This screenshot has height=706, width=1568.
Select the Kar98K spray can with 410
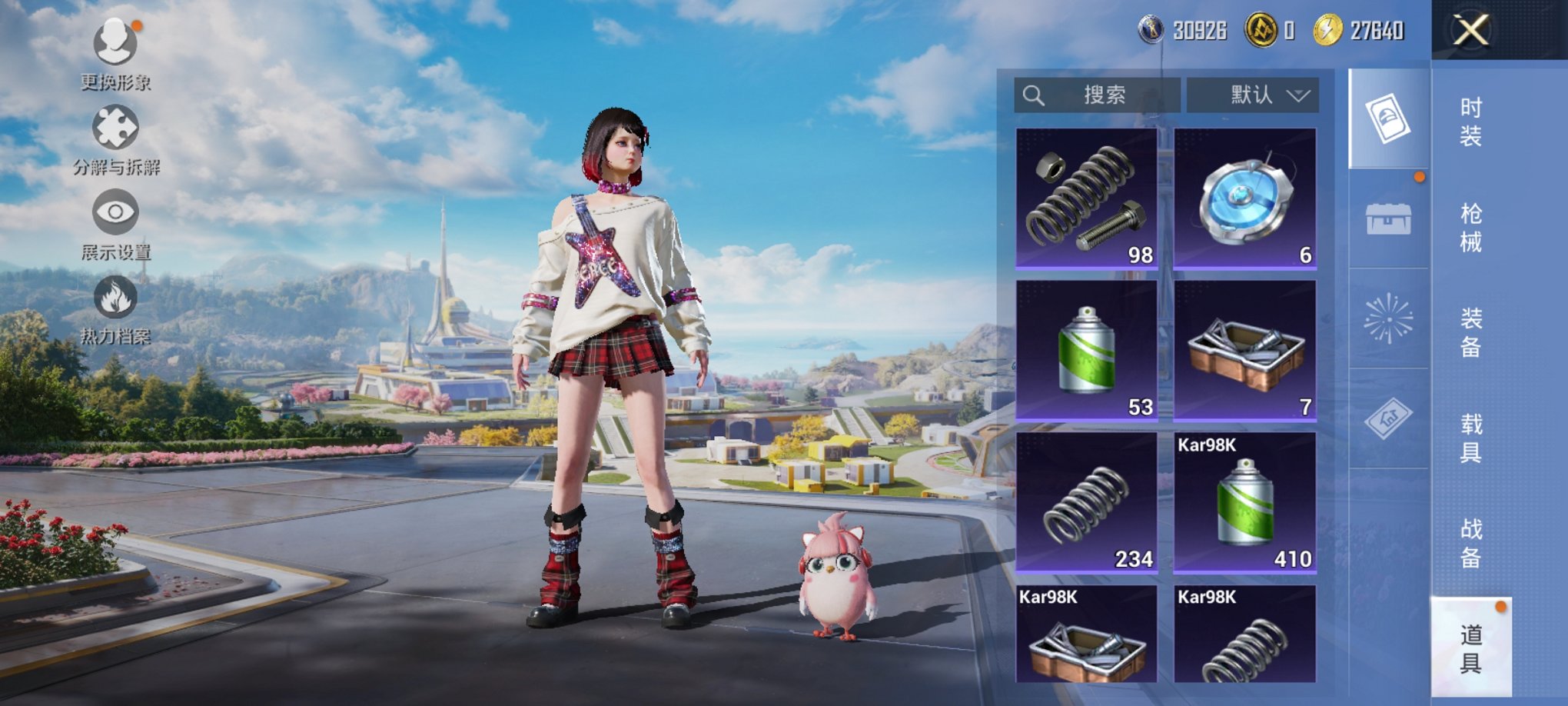coord(1244,502)
